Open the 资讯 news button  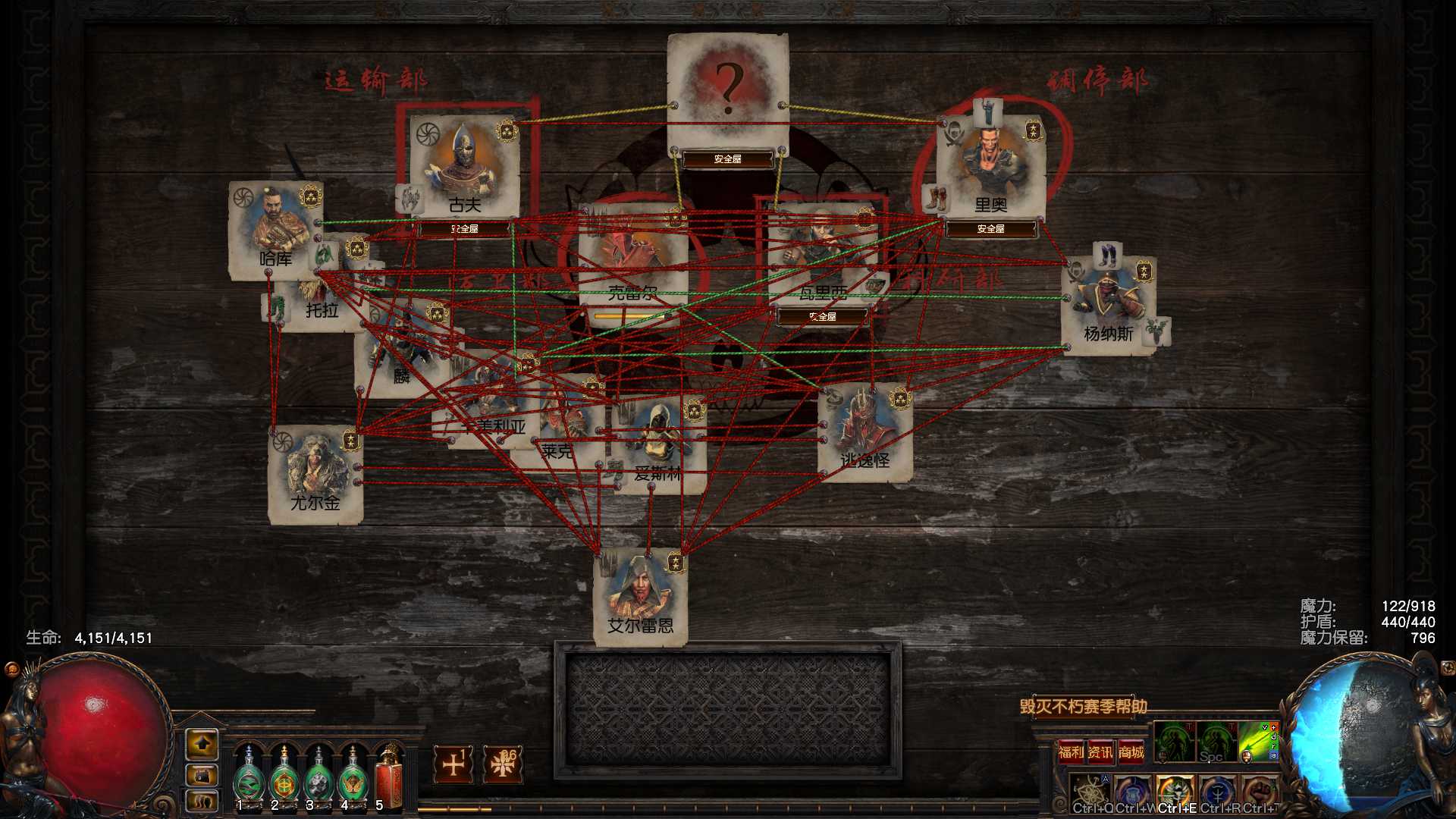click(1100, 752)
